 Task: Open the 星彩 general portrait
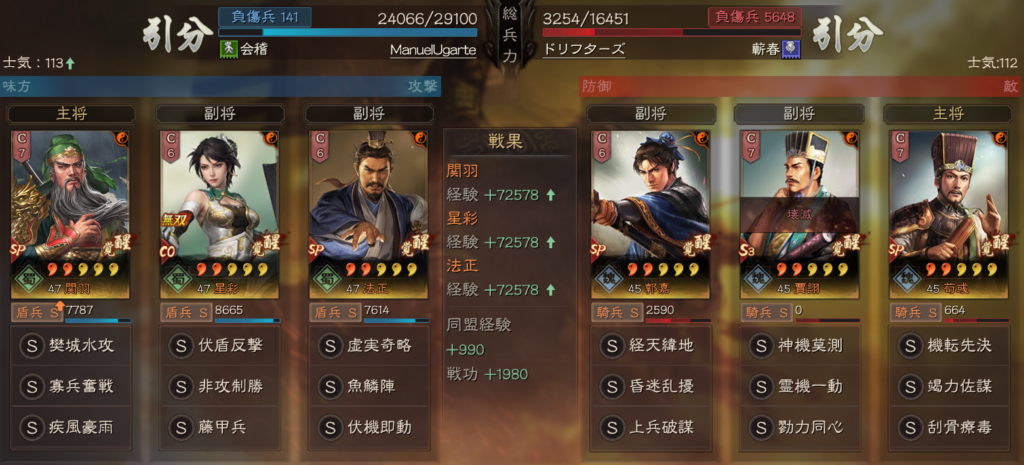[218, 212]
